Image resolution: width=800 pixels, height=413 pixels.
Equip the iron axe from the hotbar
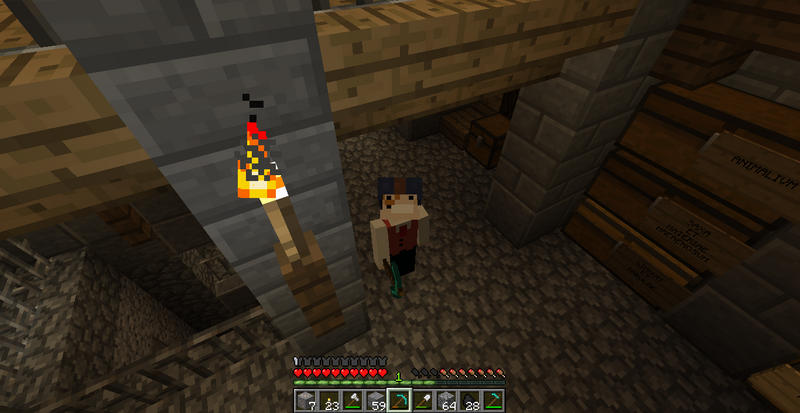pos(352,401)
